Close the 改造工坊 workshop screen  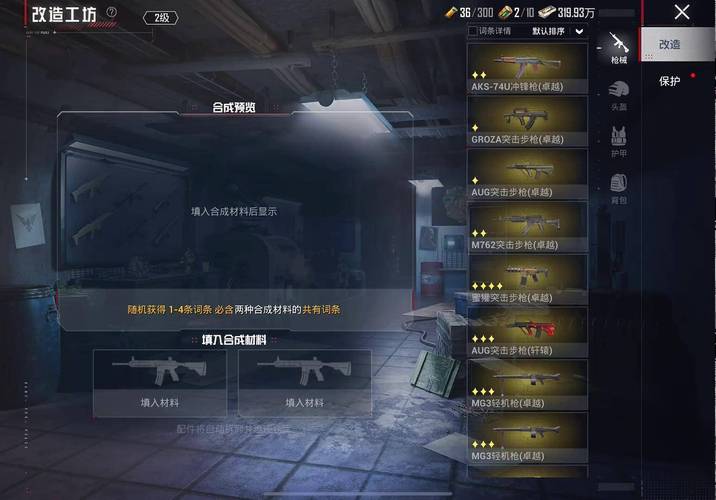682,13
